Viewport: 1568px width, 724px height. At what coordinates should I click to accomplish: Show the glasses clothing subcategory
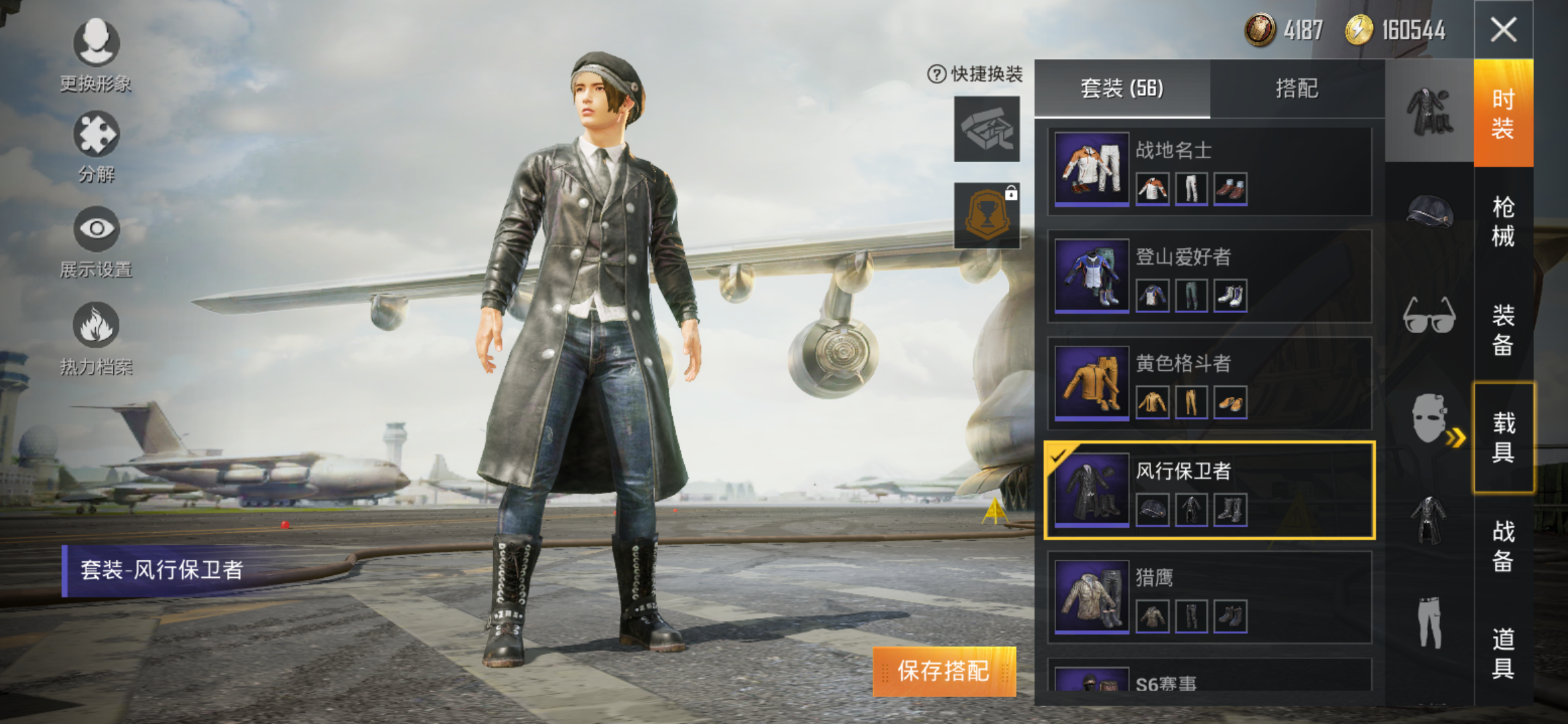coord(1429,316)
